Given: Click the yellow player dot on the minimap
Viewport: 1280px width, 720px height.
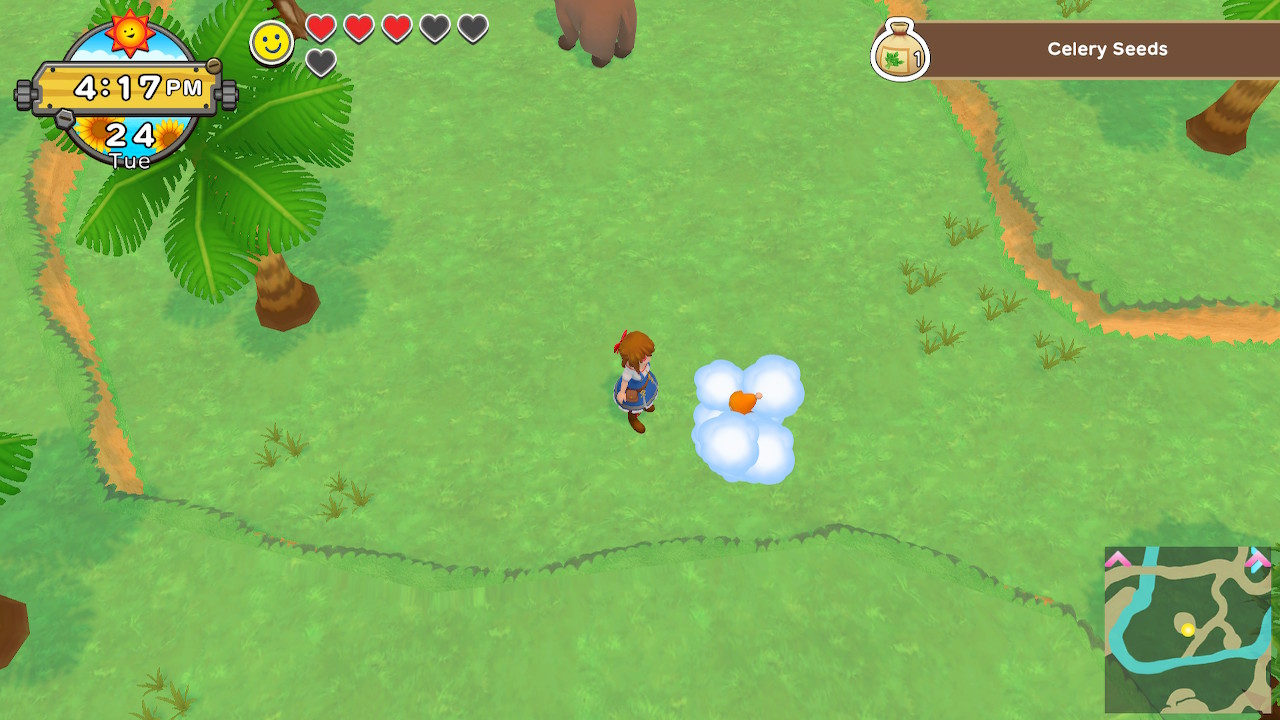Looking at the screenshot, I should [1188, 629].
